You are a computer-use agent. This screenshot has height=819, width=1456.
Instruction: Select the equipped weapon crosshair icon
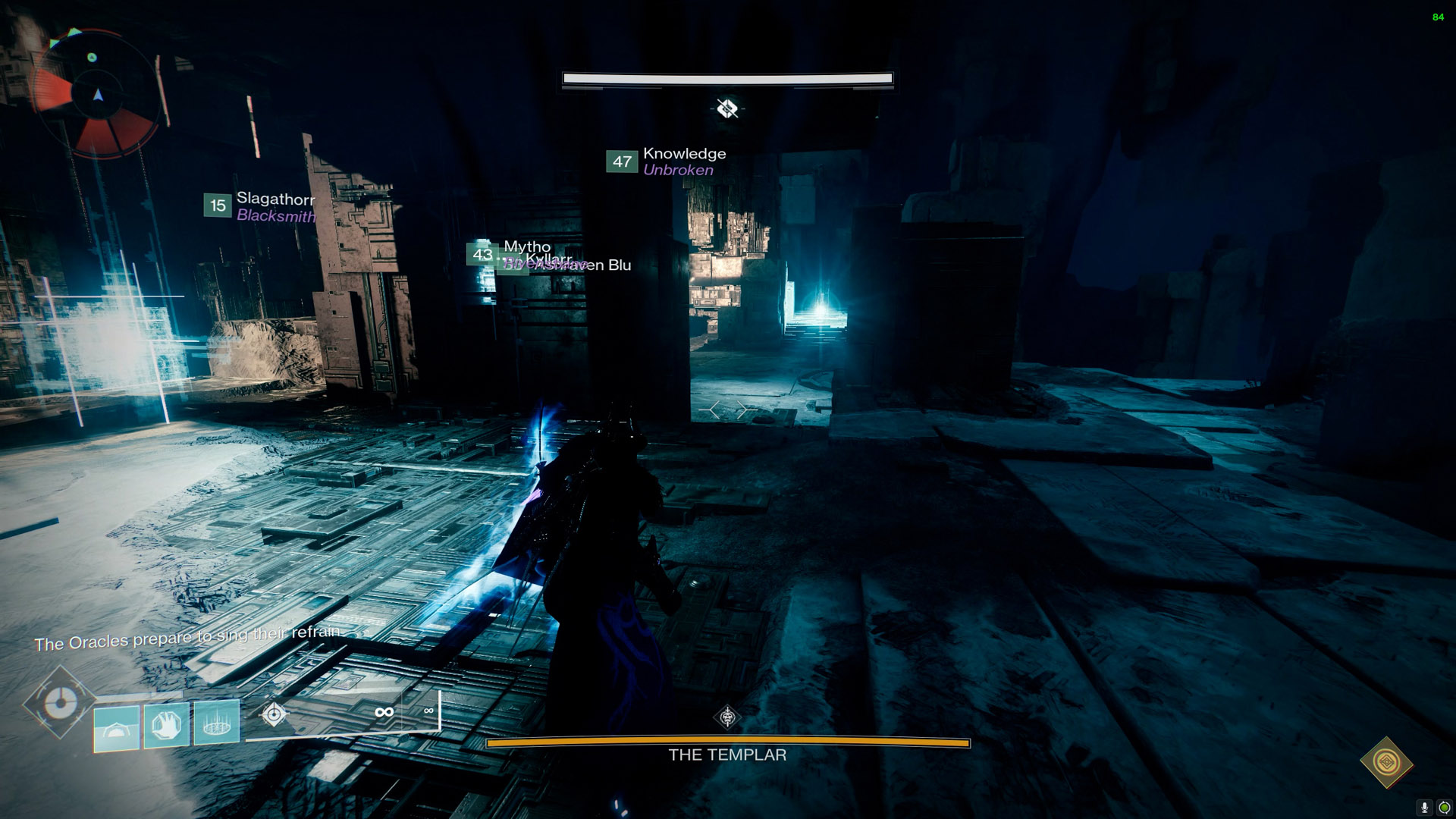pos(274,714)
